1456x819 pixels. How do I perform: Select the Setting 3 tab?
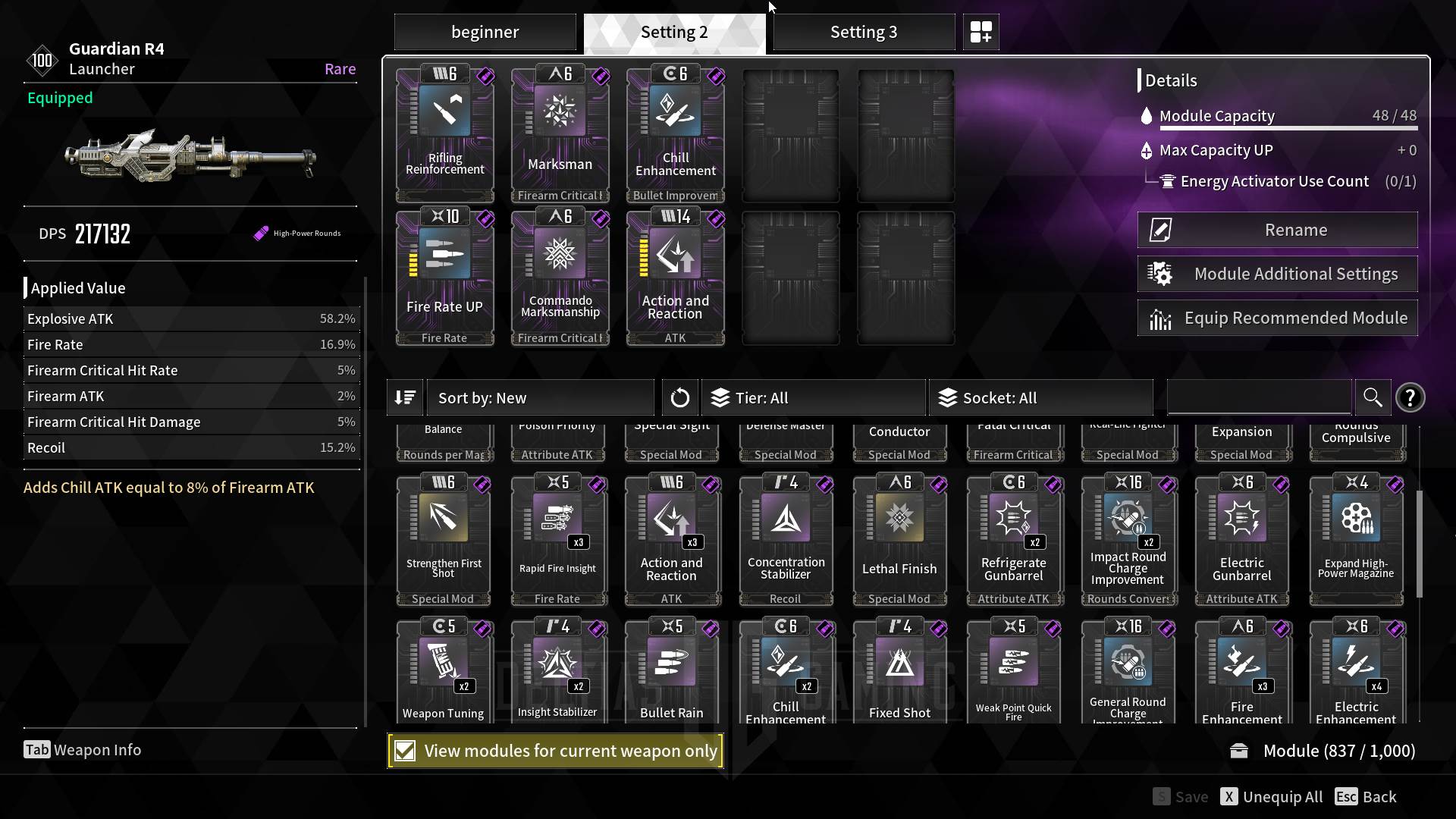tap(863, 32)
